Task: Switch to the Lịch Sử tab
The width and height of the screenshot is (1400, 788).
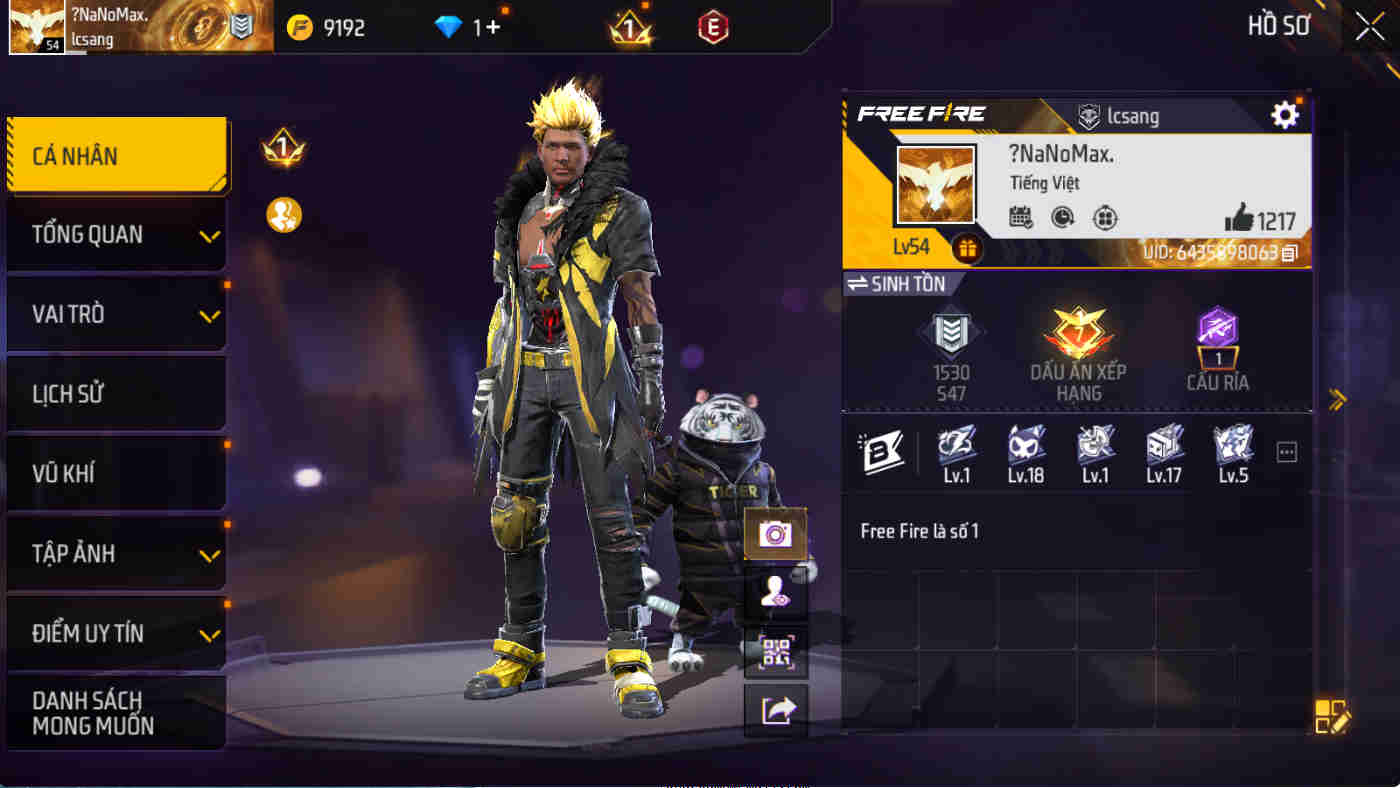Action: pyautogui.click(x=115, y=393)
